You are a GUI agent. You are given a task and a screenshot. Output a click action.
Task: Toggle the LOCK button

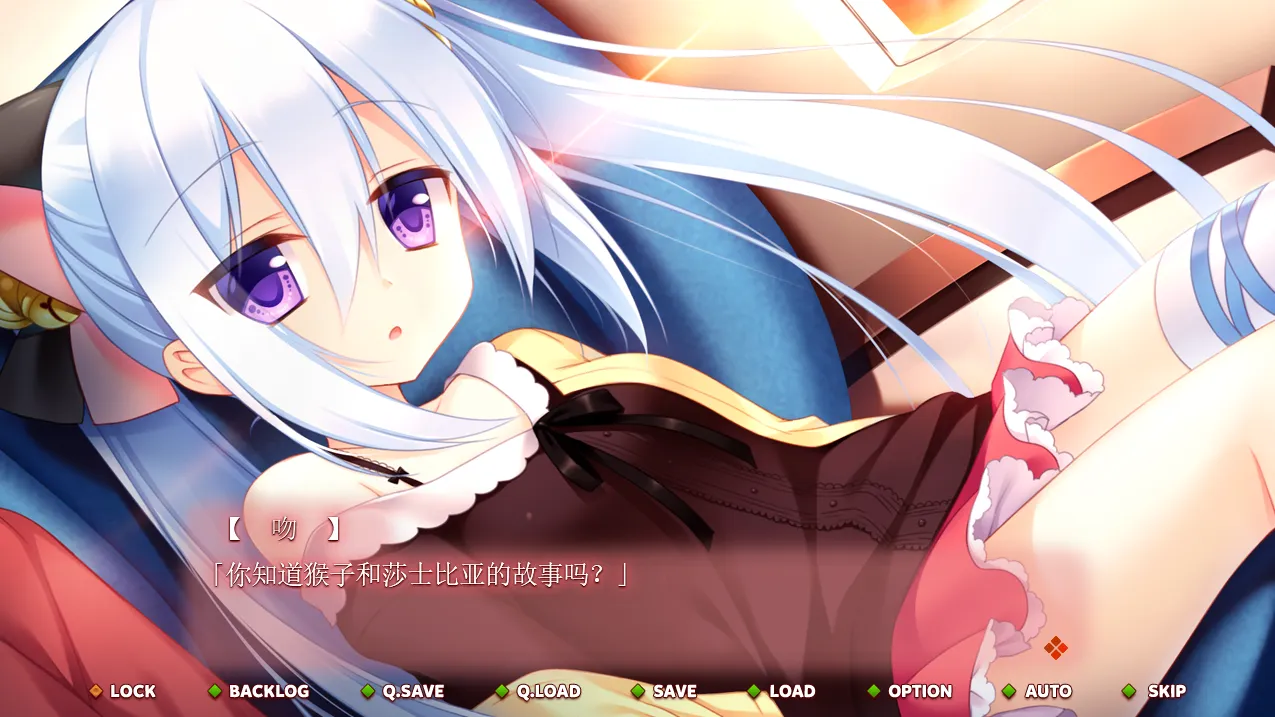pos(123,691)
